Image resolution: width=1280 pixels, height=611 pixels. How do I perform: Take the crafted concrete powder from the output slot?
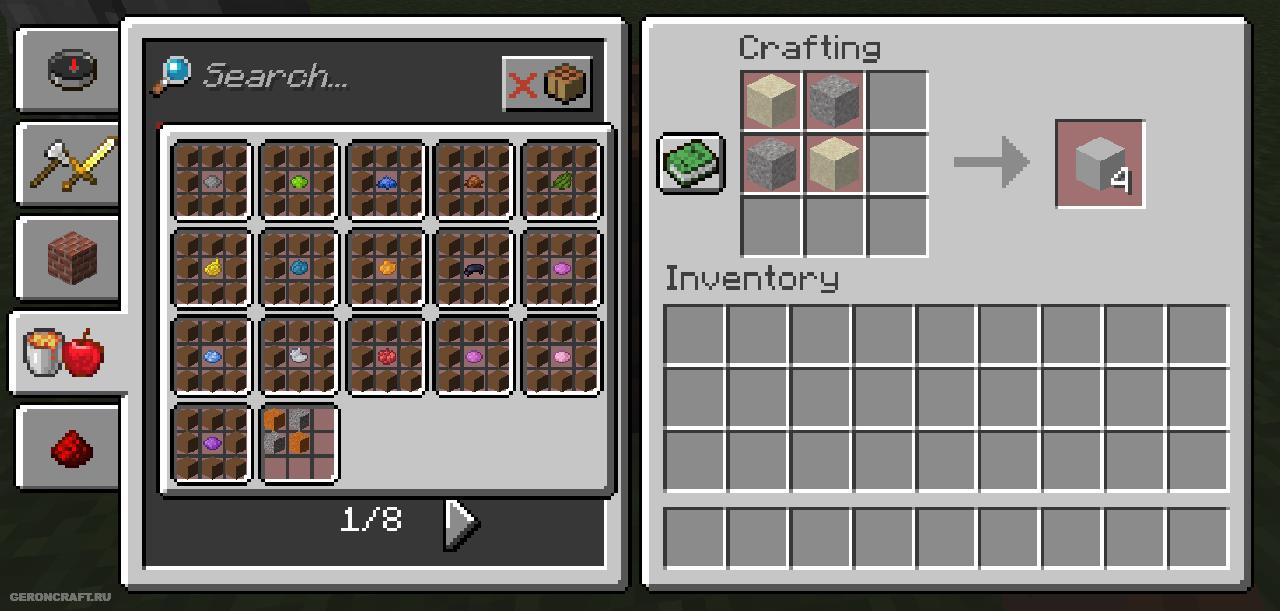point(1099,164)
